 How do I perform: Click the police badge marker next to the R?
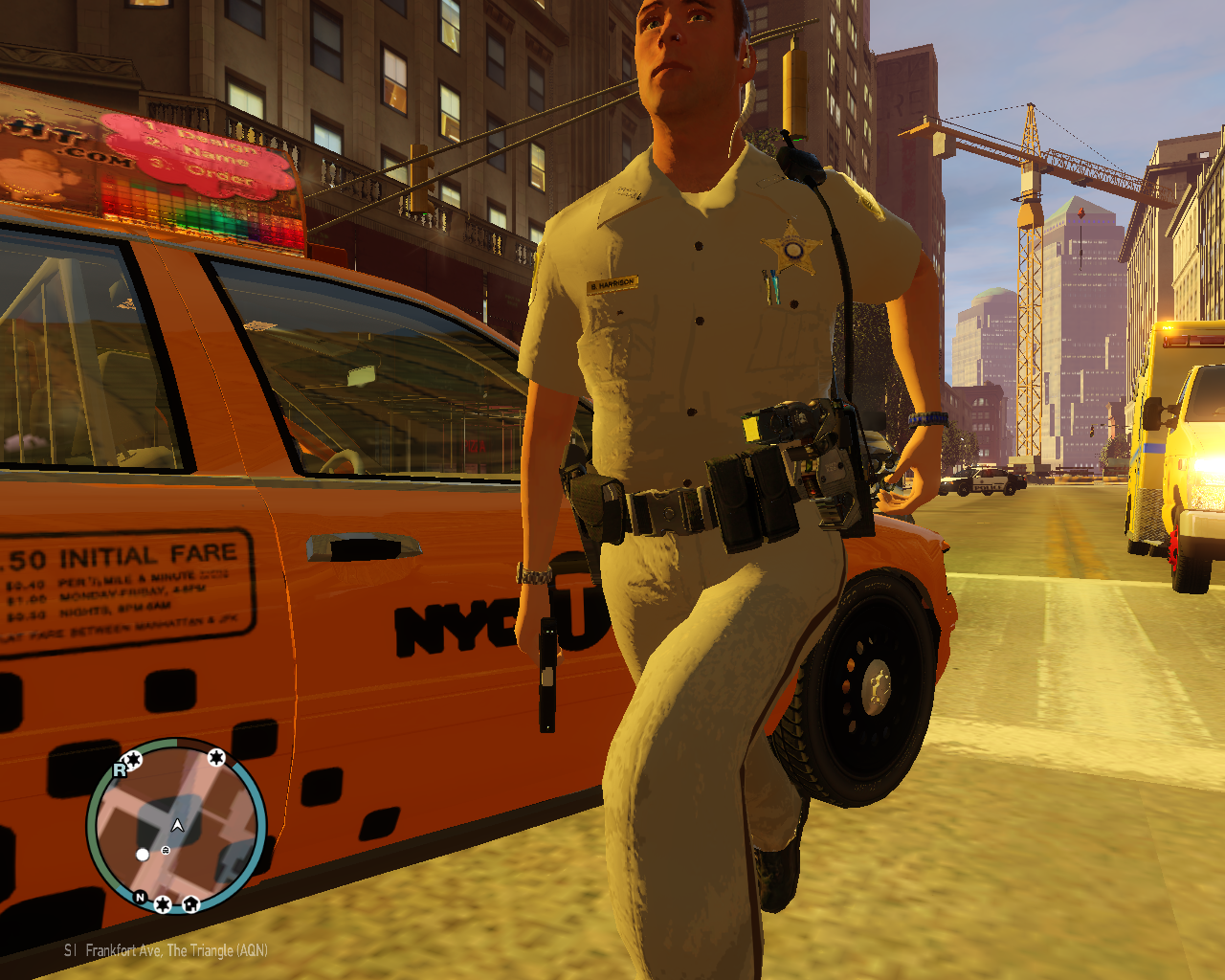pos(134,760)
